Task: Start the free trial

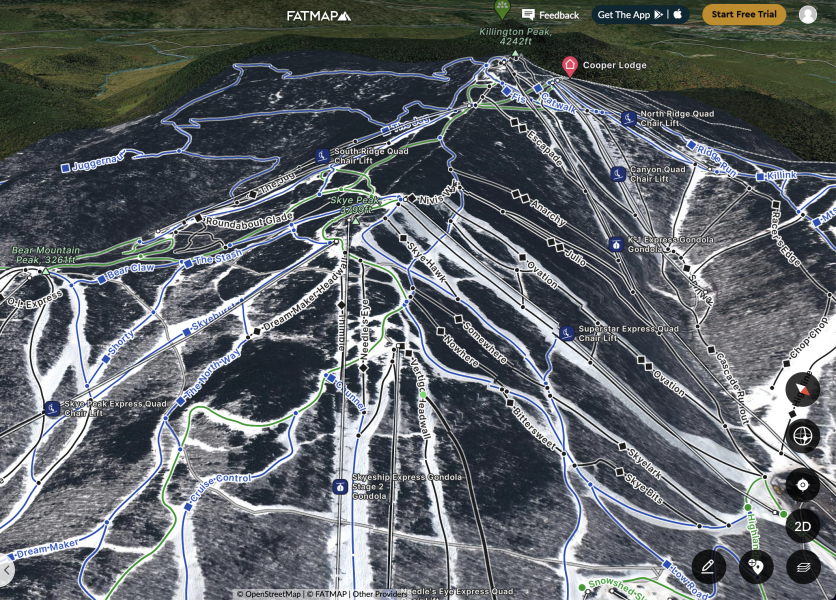Action: click(744, 15)
